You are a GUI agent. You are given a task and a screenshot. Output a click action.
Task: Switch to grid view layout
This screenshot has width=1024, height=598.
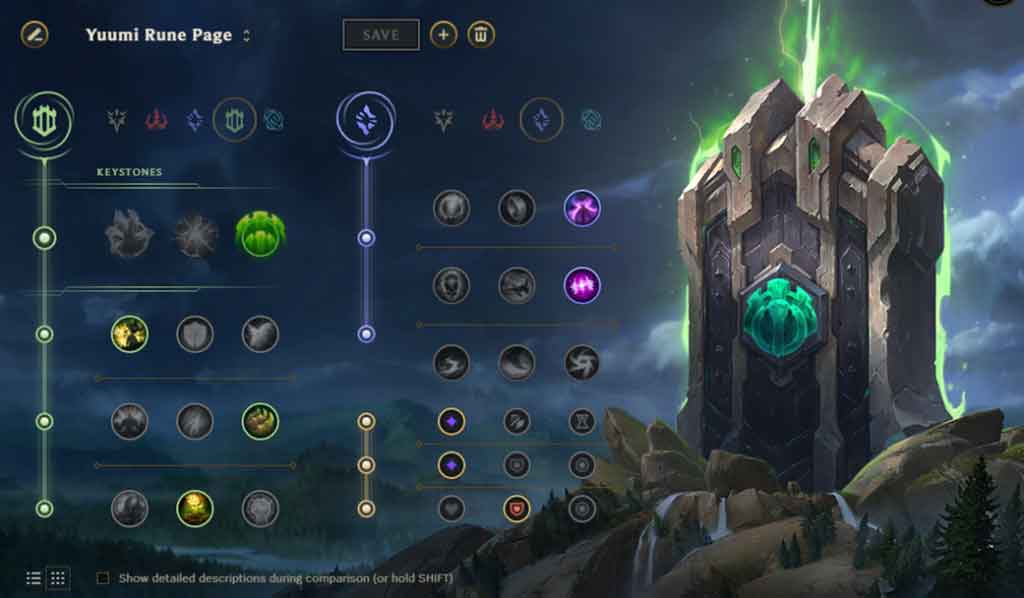58,578
